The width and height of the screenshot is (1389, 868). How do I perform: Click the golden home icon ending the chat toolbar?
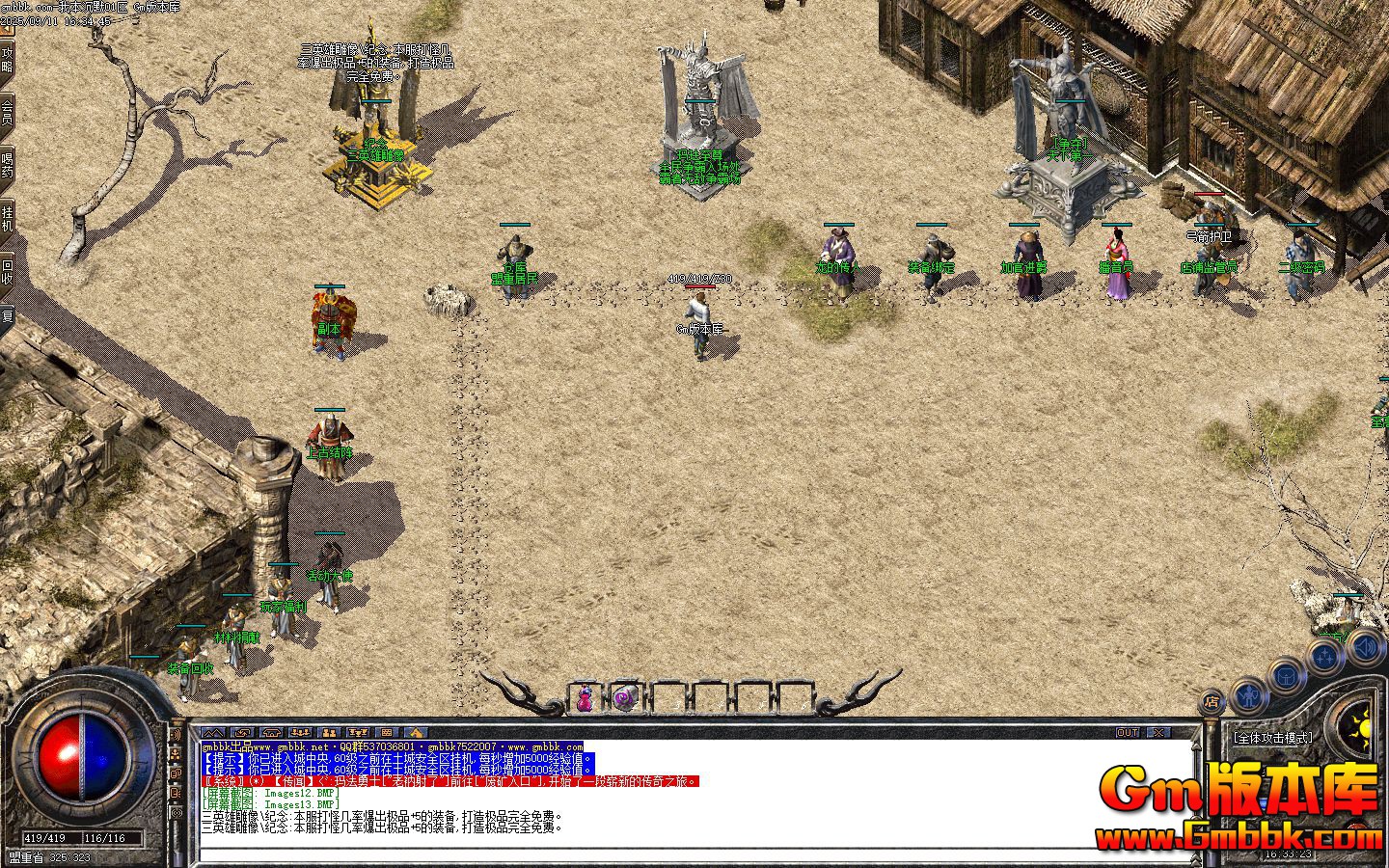tap(414, 733)
